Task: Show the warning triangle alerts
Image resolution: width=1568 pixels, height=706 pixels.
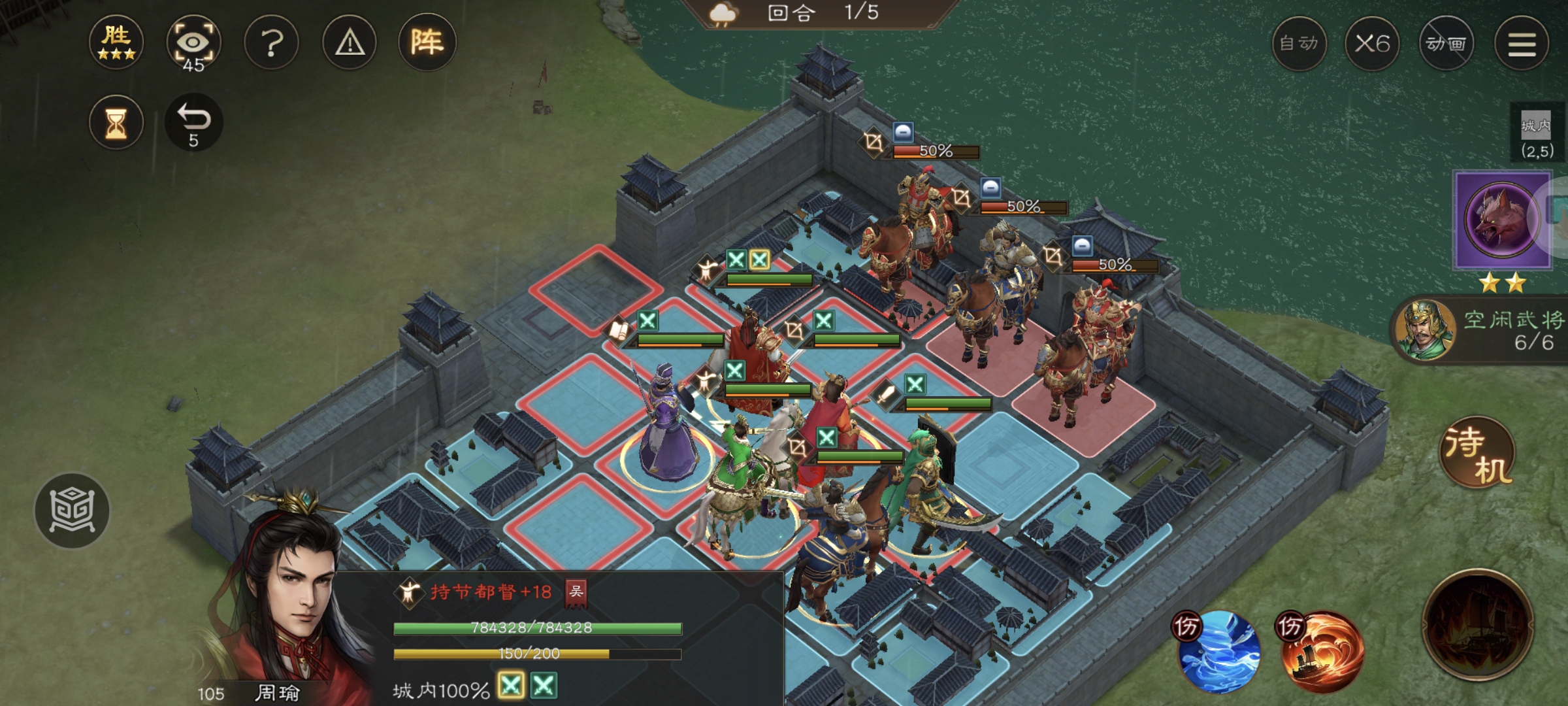Action: click(x=350, y=43)
